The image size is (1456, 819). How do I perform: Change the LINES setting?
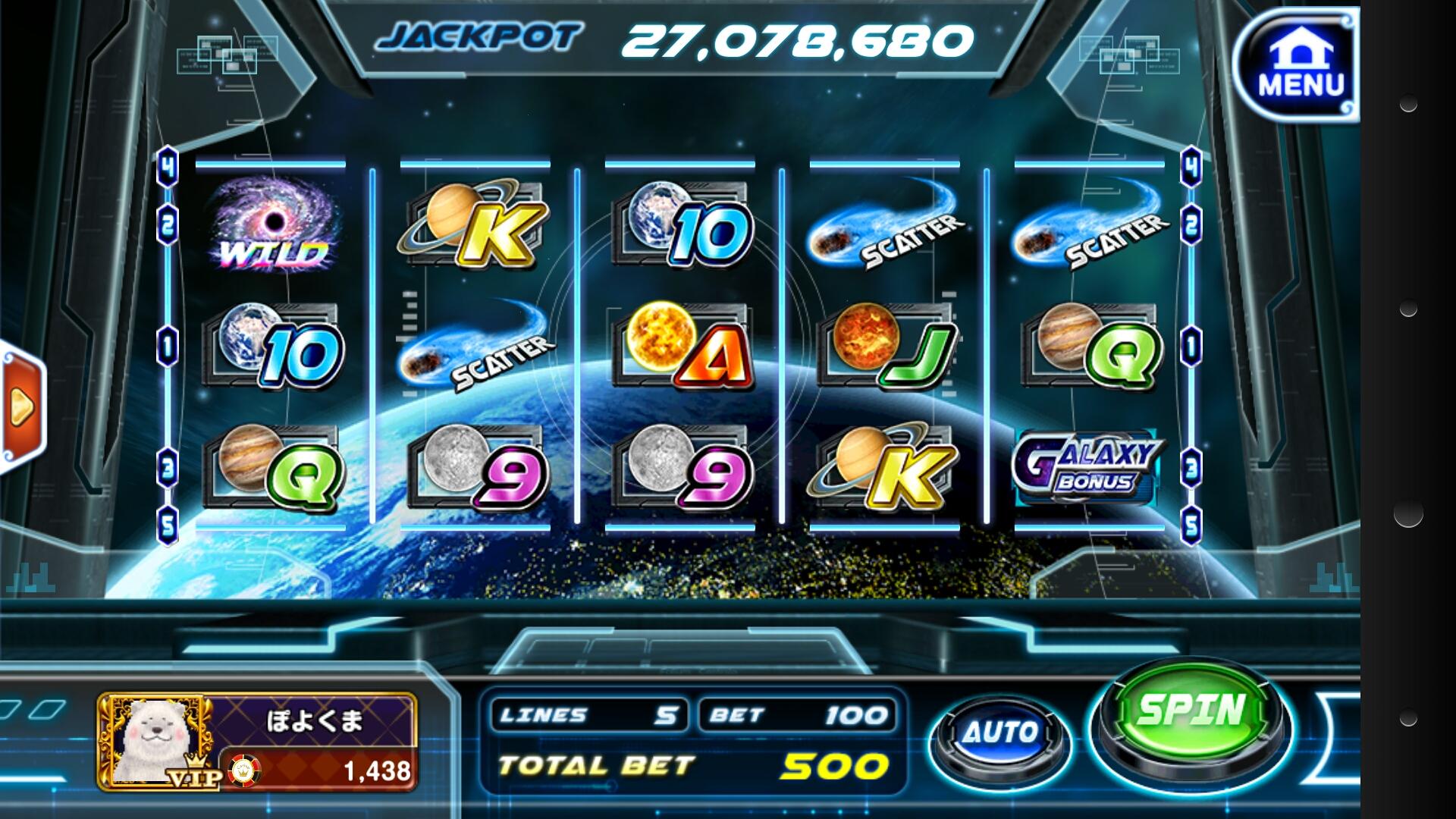point(589,715)
